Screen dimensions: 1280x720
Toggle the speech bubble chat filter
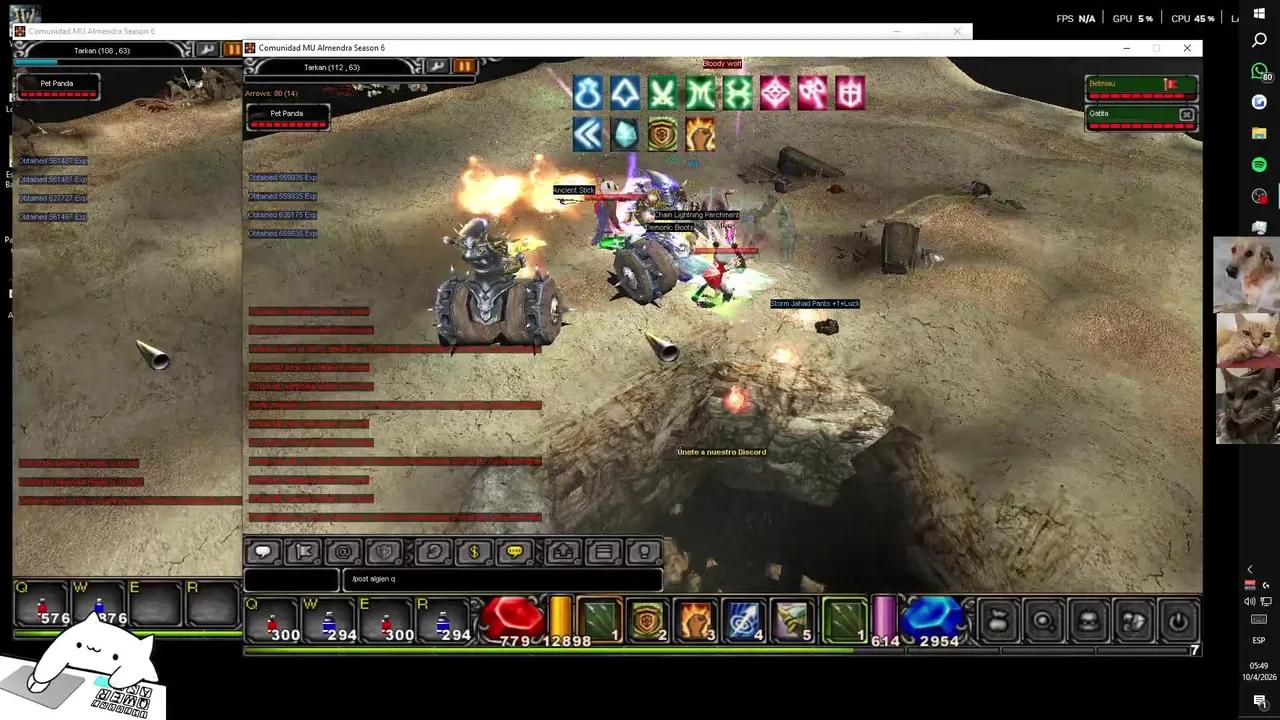(x=262, y=551)
